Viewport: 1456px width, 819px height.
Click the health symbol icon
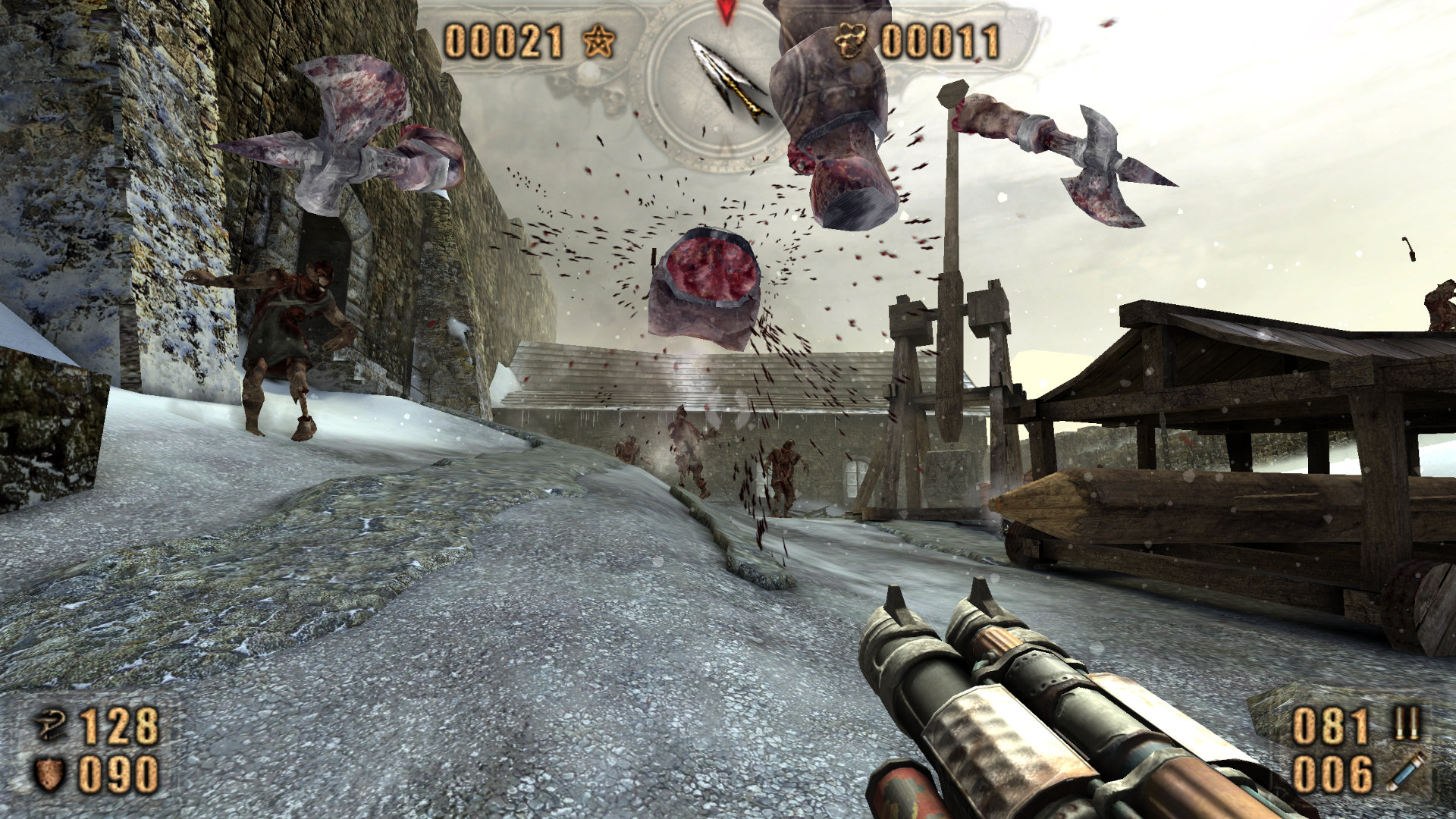click(x=51, y=726)
